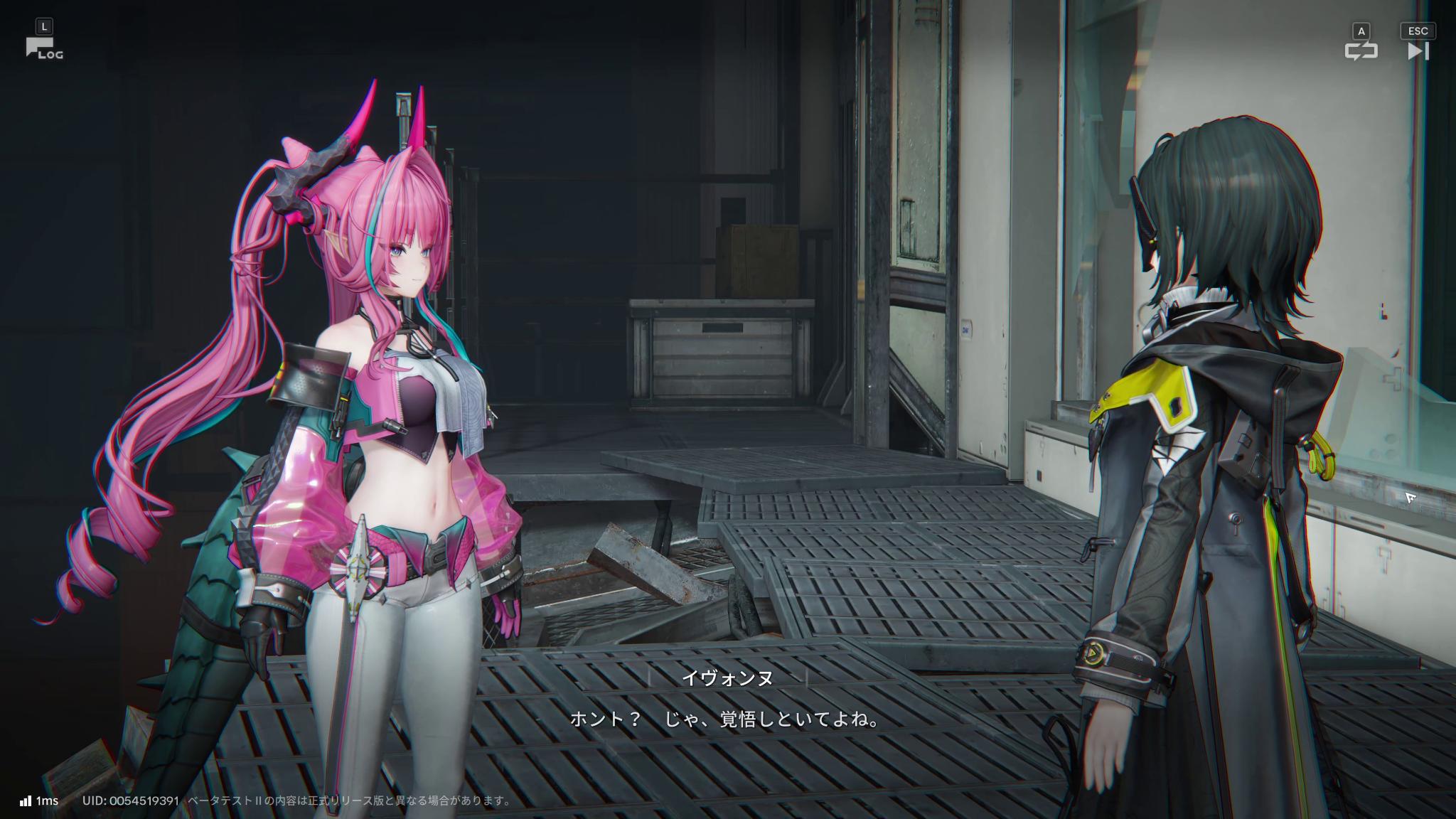Click the network signal bars indicator
Screen dimensions: 1456x819
click(x=26, y=799)
